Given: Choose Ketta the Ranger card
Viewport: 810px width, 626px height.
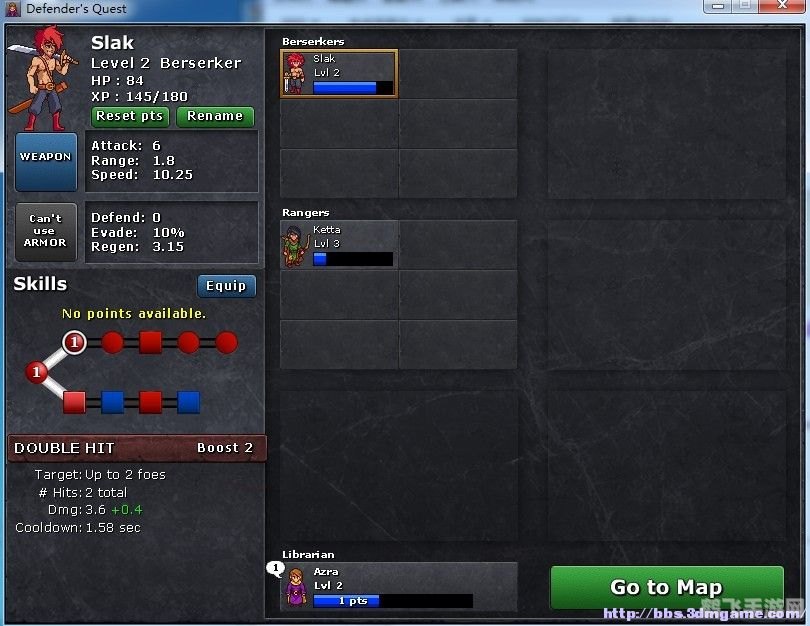Looking at the screenshot, I should (338, 245).
